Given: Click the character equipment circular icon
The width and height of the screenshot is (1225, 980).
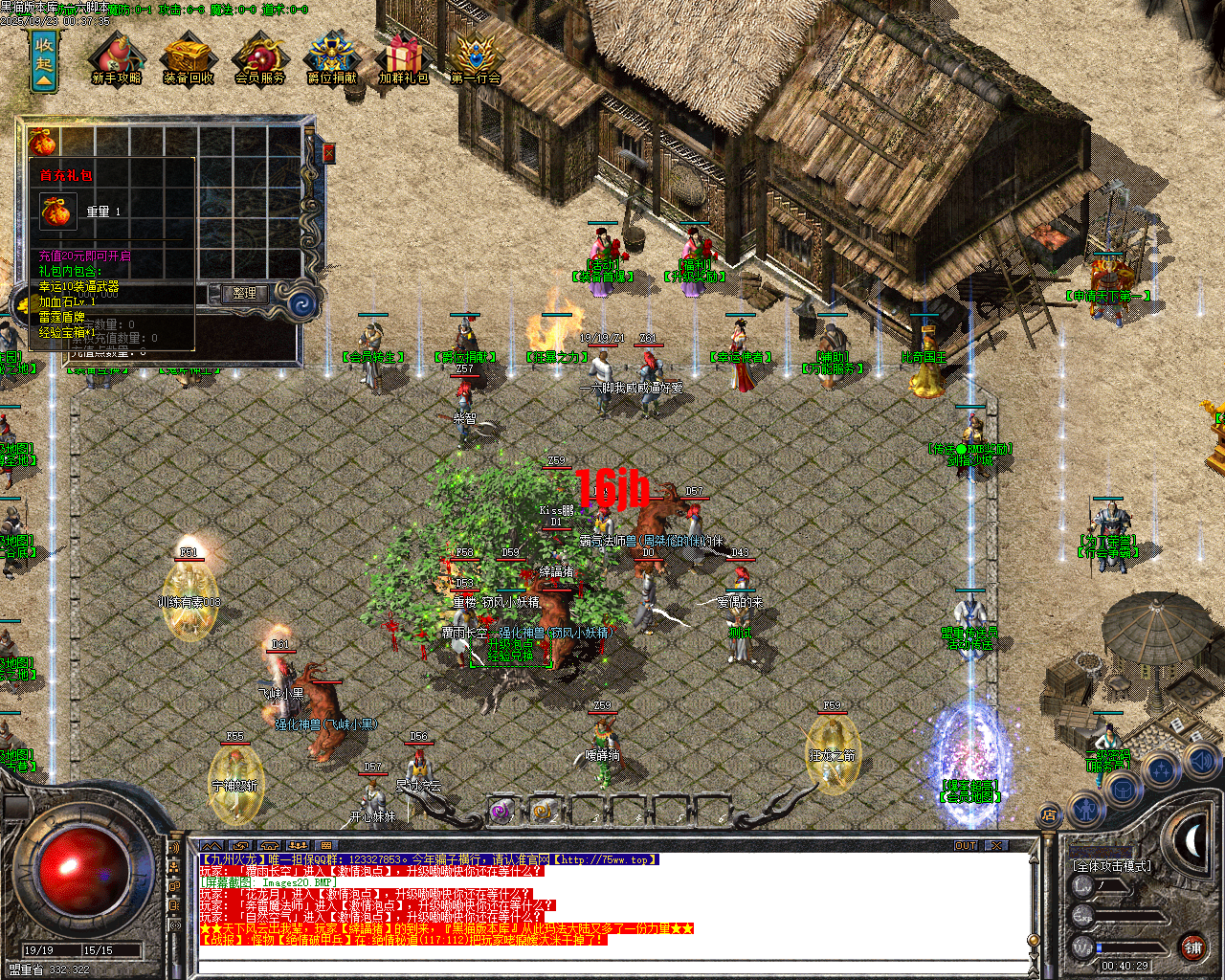Looking at the screenshot, I should click(1086, 810).
